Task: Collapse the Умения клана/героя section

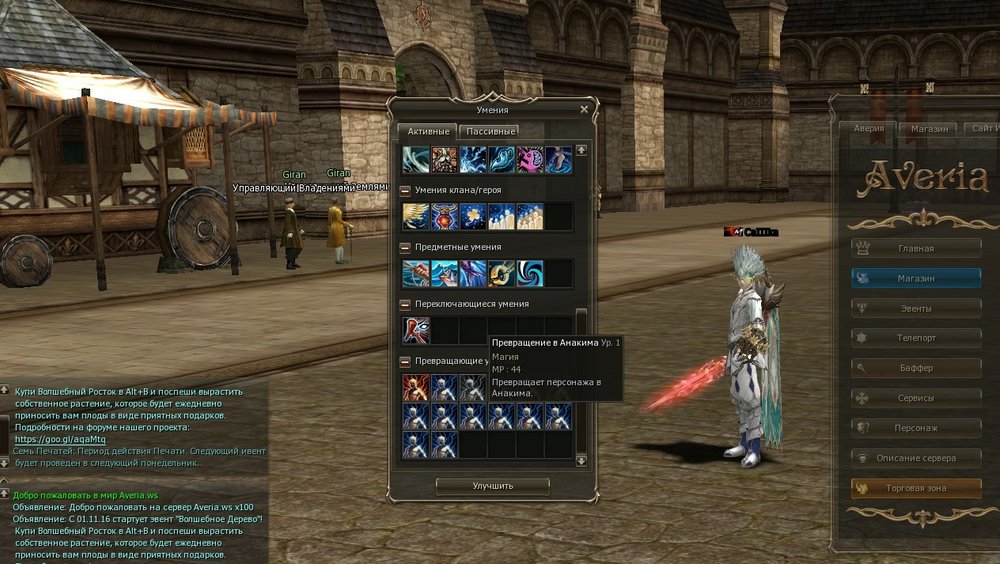Action: (405, 190)
